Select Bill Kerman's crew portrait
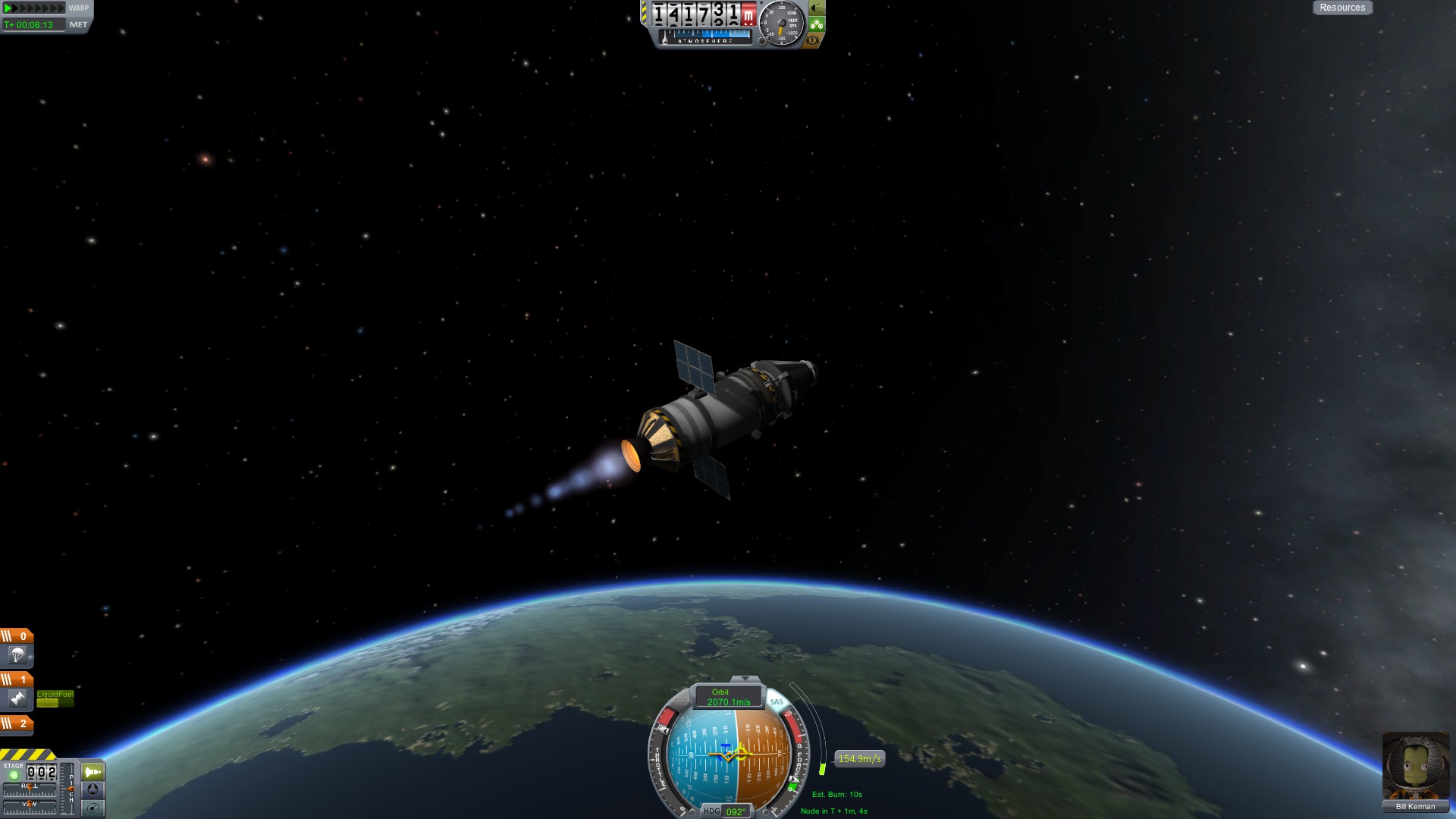Viewport: 1456px width, 819px height. point(1415,764)
